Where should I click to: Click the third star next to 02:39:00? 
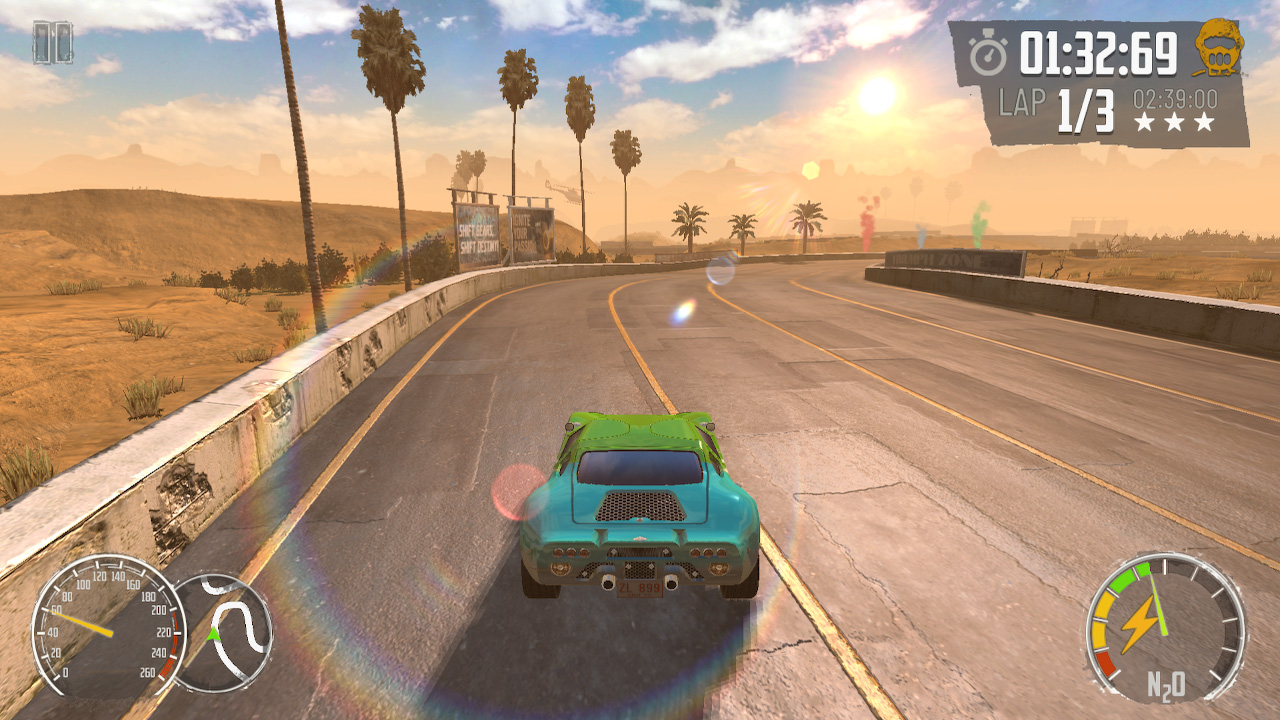1203,121
